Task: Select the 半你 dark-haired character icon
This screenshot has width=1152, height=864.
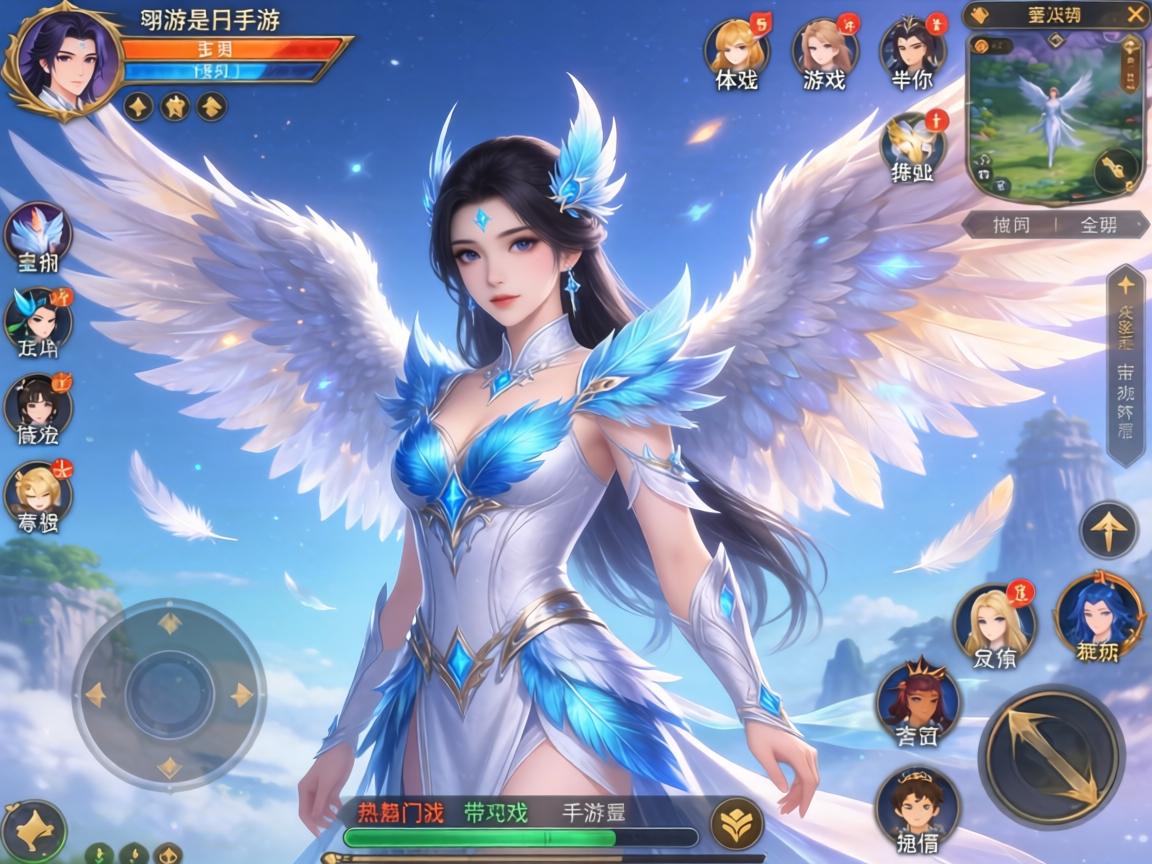Action: coord(912,46)
